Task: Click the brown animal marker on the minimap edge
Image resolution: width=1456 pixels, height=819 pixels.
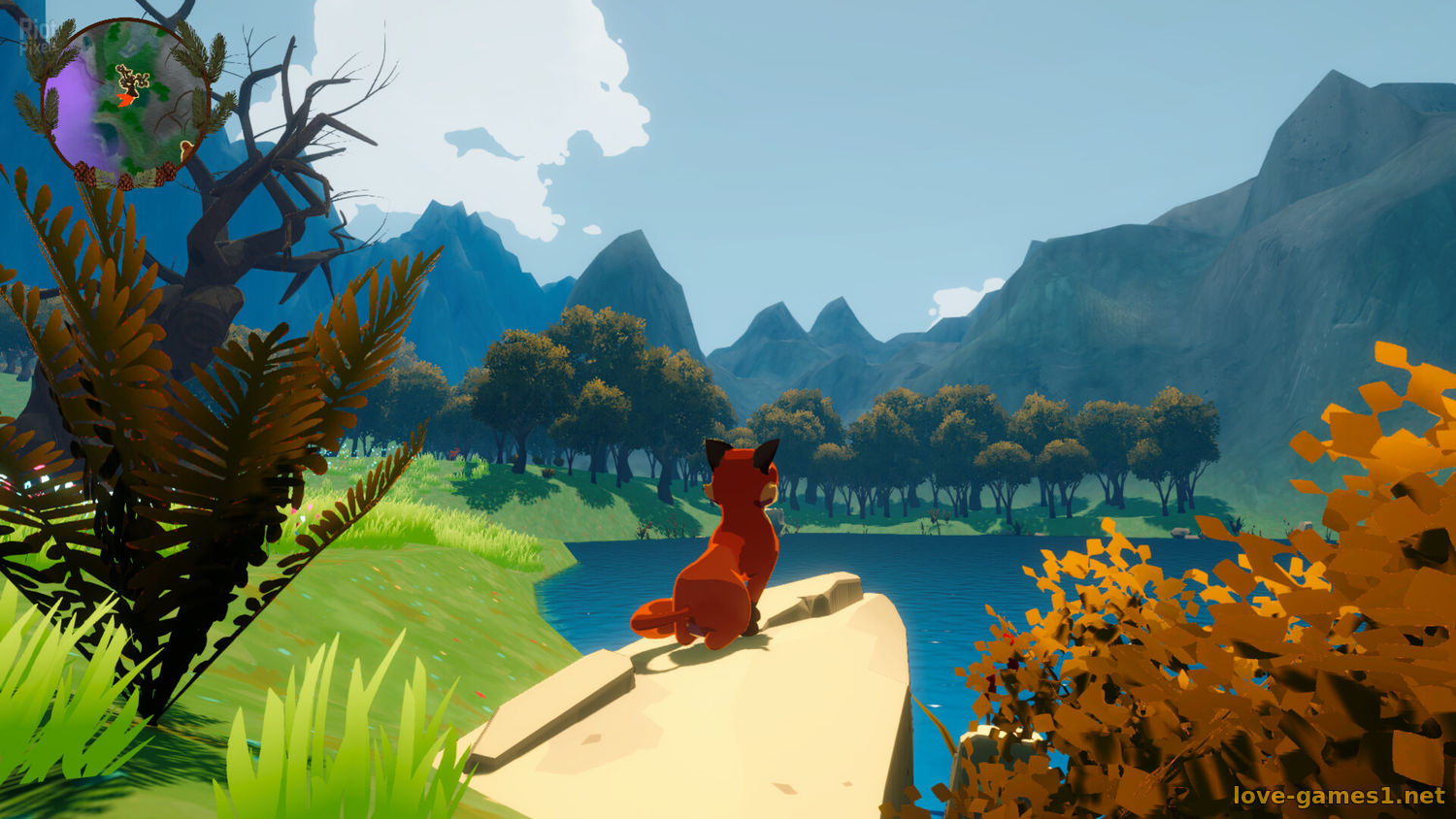Action: (x=184, y=149)
